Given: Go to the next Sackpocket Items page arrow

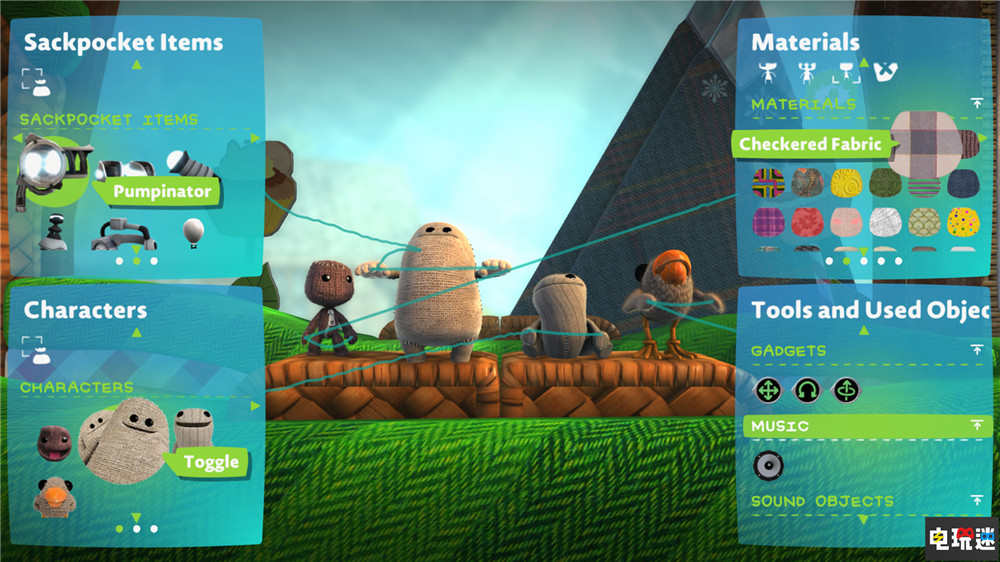Looking at the screenshot, I should [256, 139].
